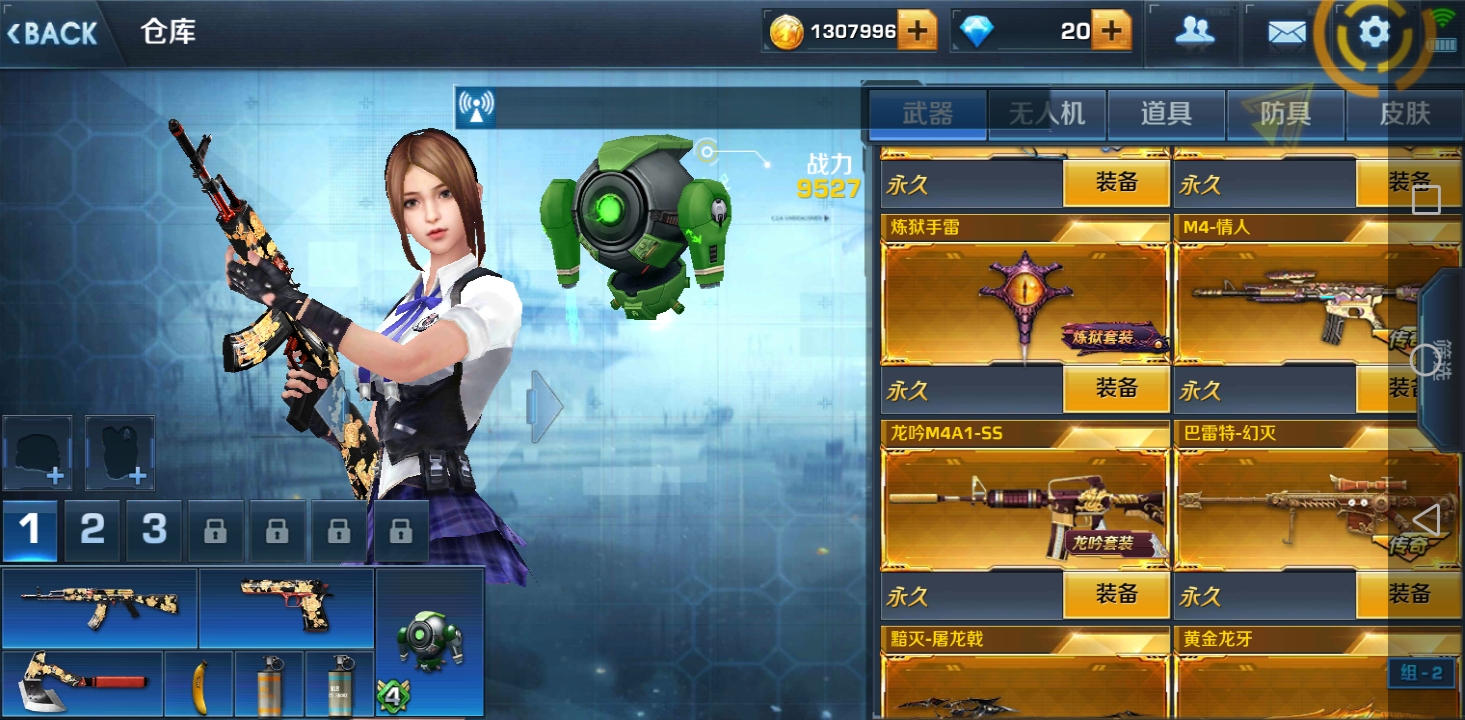Add more diamonds

1110,32
